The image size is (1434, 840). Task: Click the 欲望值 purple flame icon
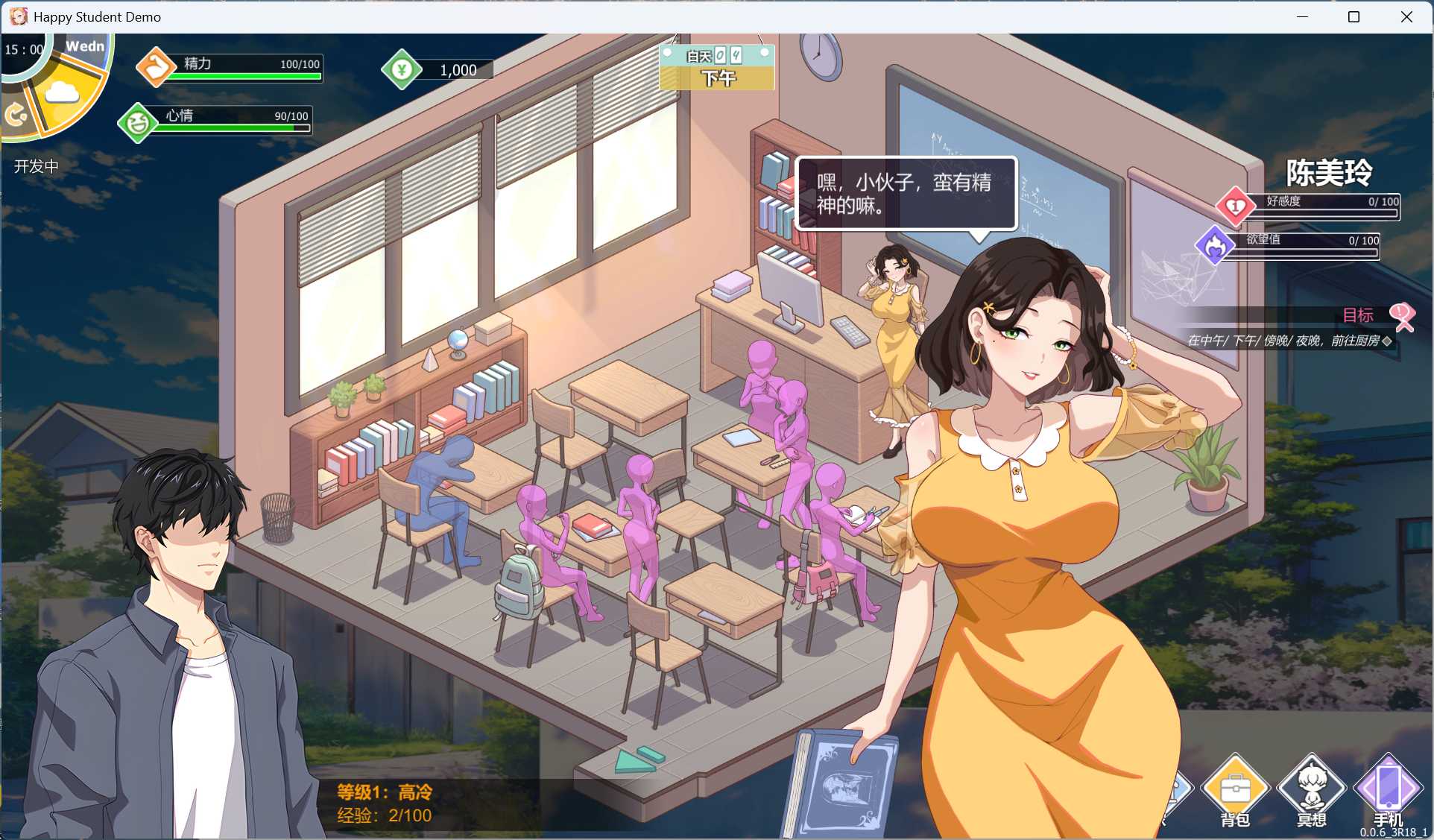click(x=1216, y=245)
